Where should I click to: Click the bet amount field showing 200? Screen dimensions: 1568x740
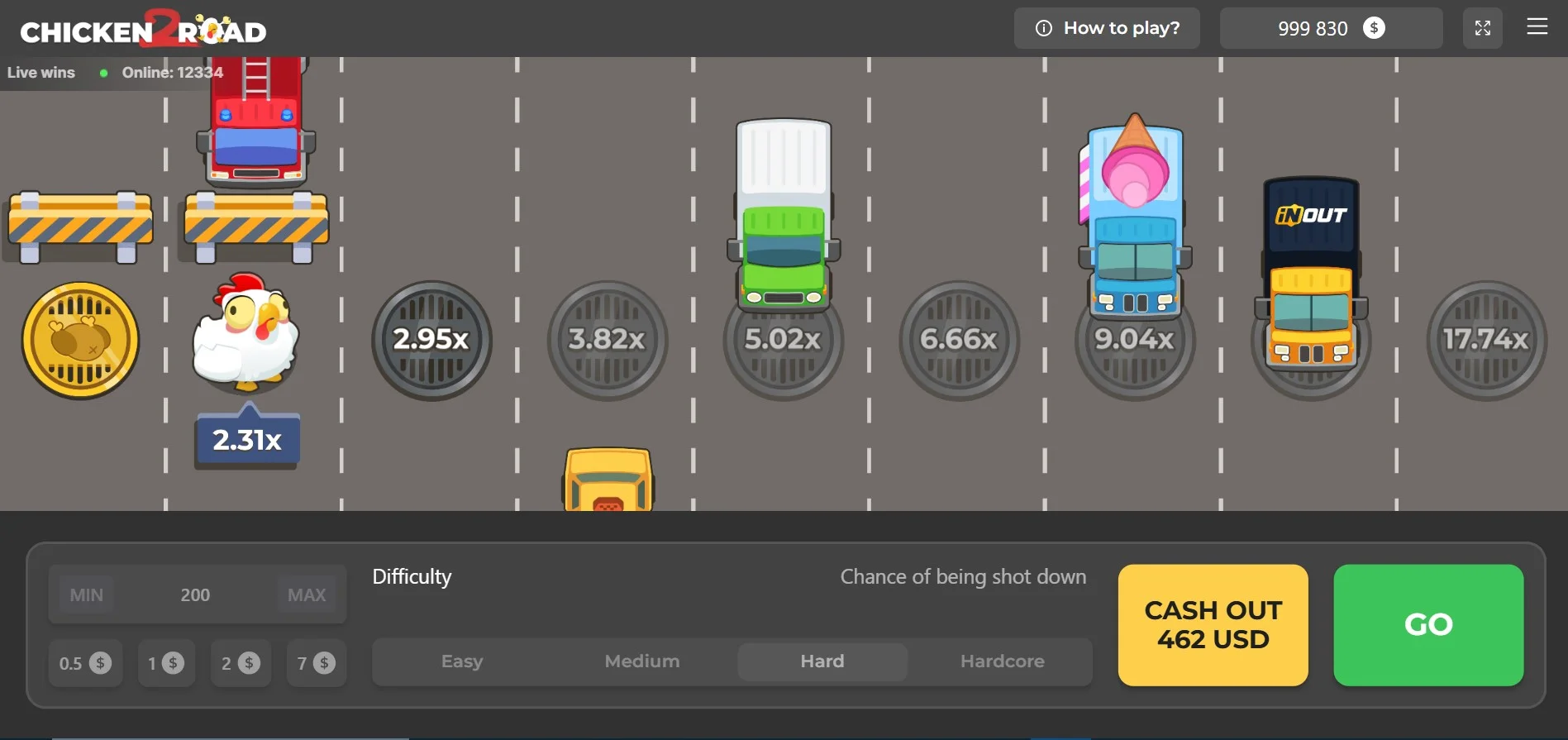coord(196,594)
